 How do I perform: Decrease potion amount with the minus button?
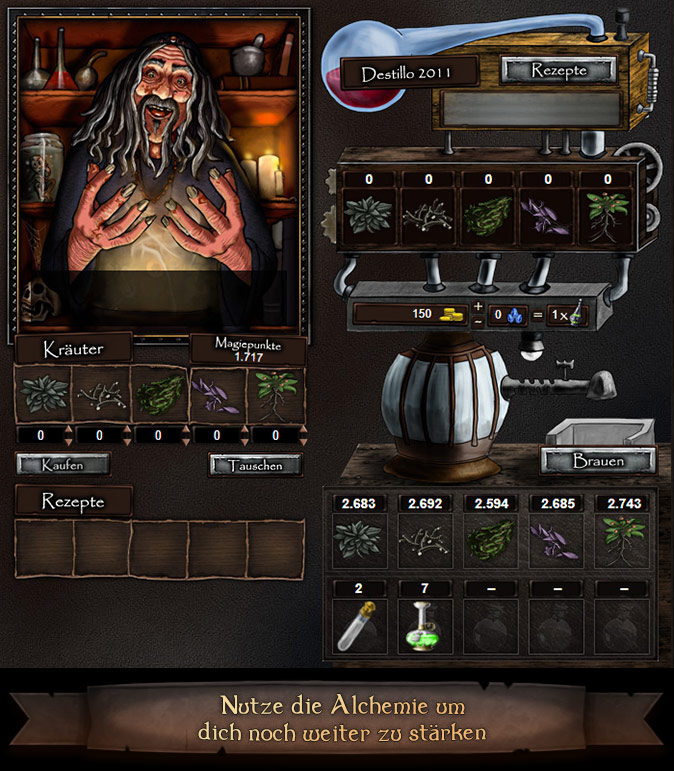click(478, 321)
